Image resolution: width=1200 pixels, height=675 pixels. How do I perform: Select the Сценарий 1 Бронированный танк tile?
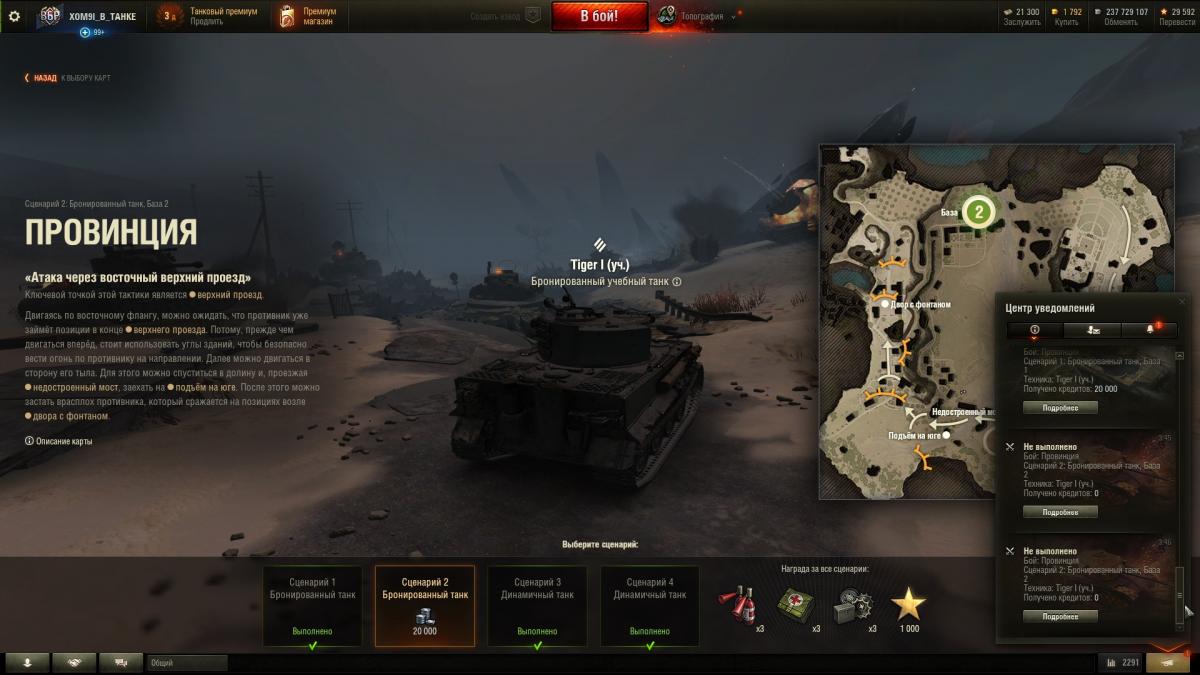[x=313, y=606]
